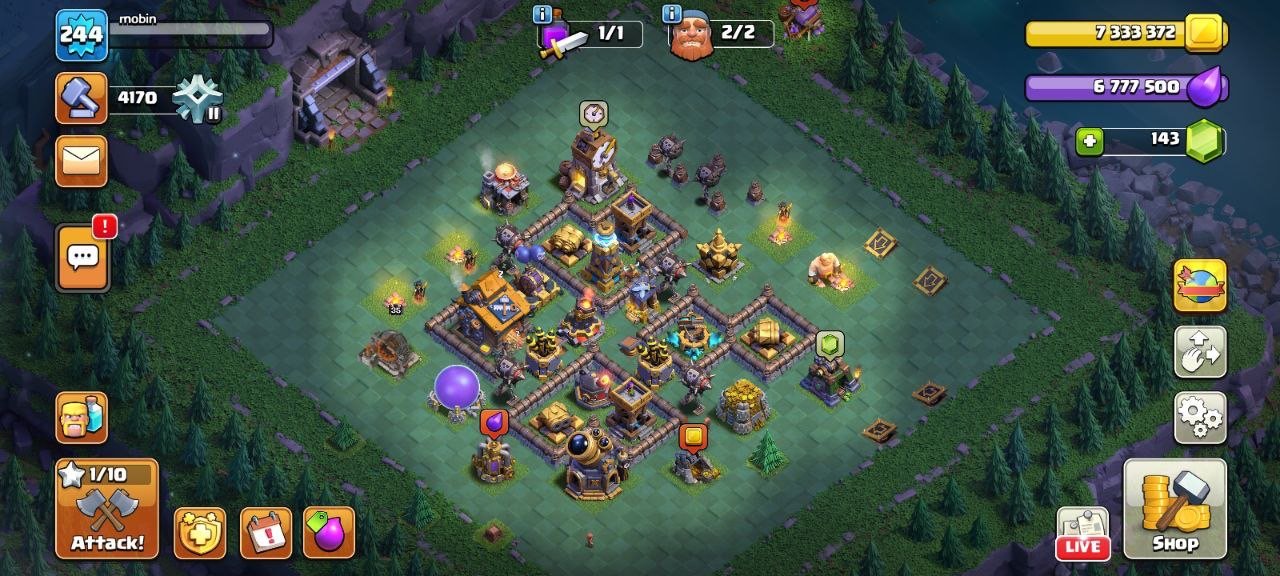Open the layout editor hand icon
1280x576 pixels.
pyautogui.click(x=1199, y=352)
